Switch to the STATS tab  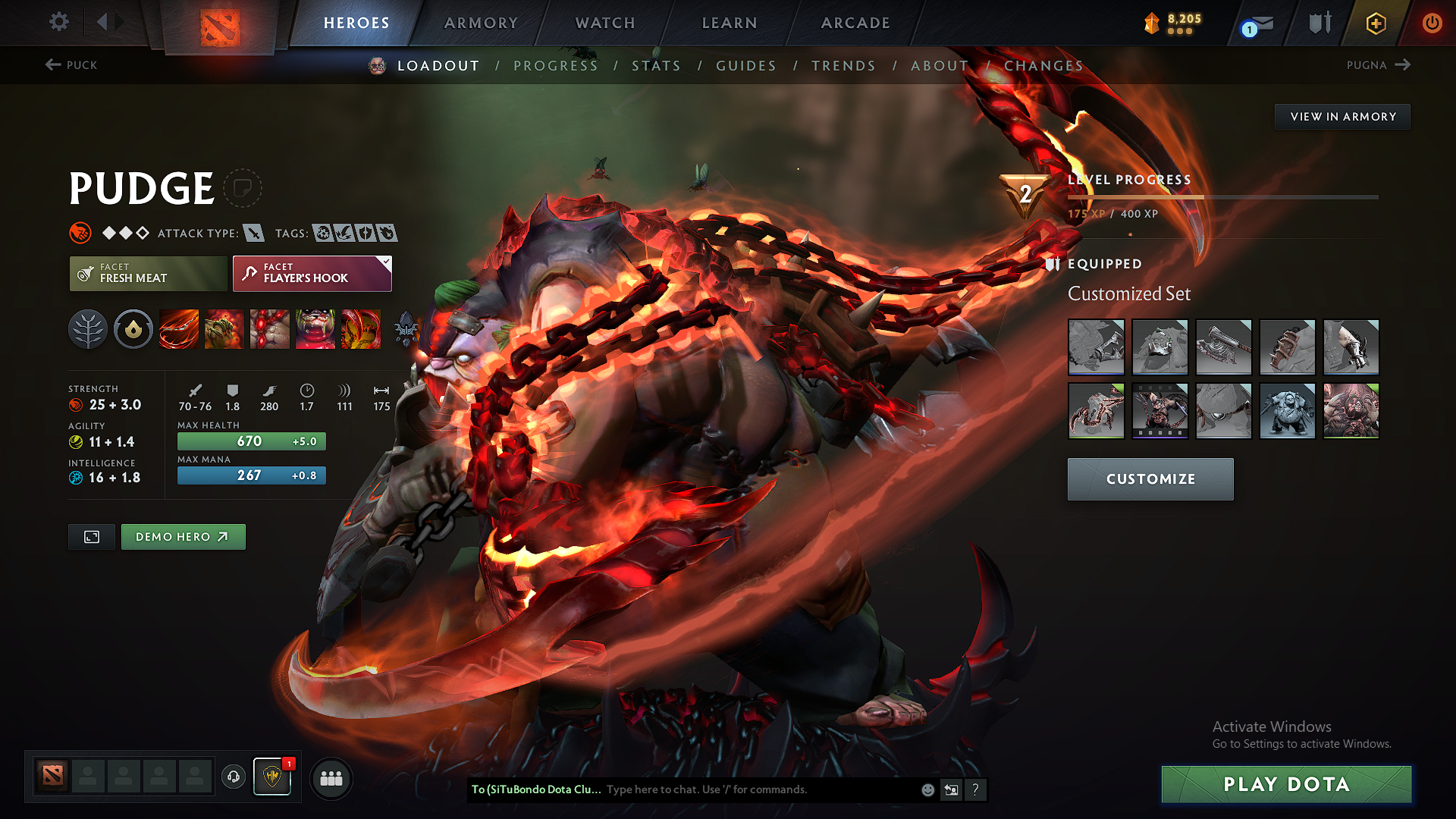[x=657, y=66]
